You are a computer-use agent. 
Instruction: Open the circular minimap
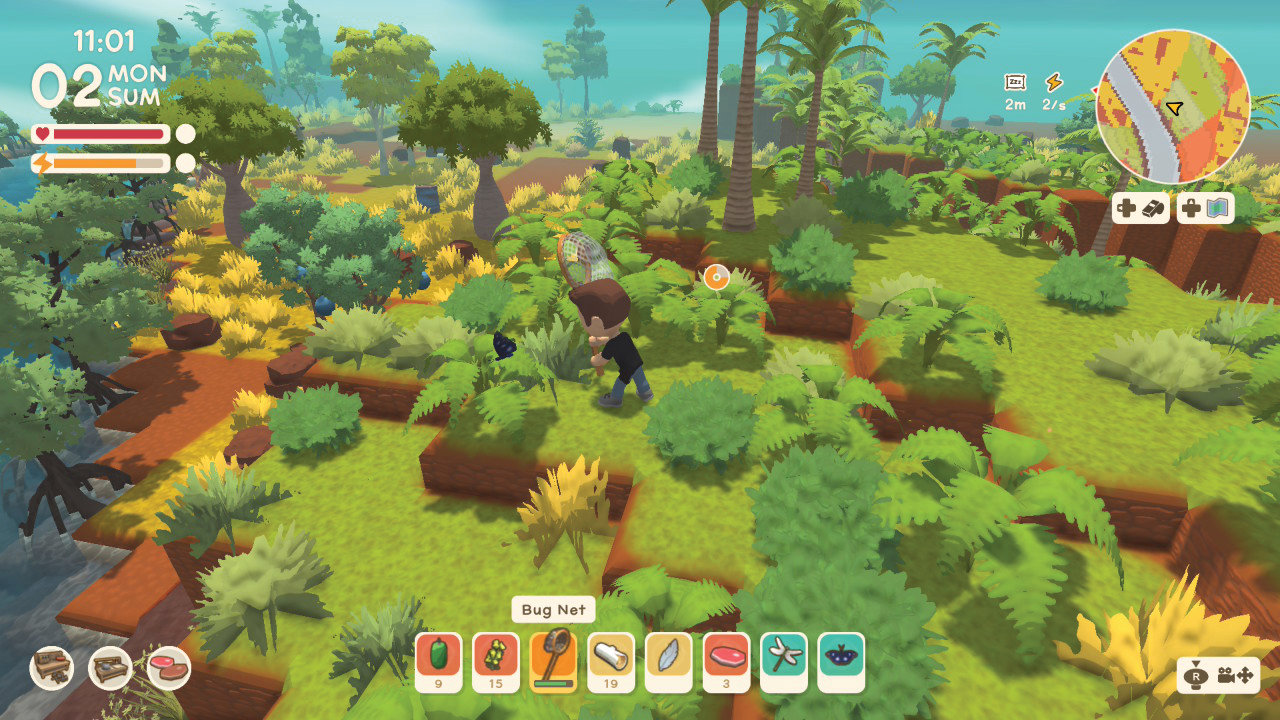1173,107
